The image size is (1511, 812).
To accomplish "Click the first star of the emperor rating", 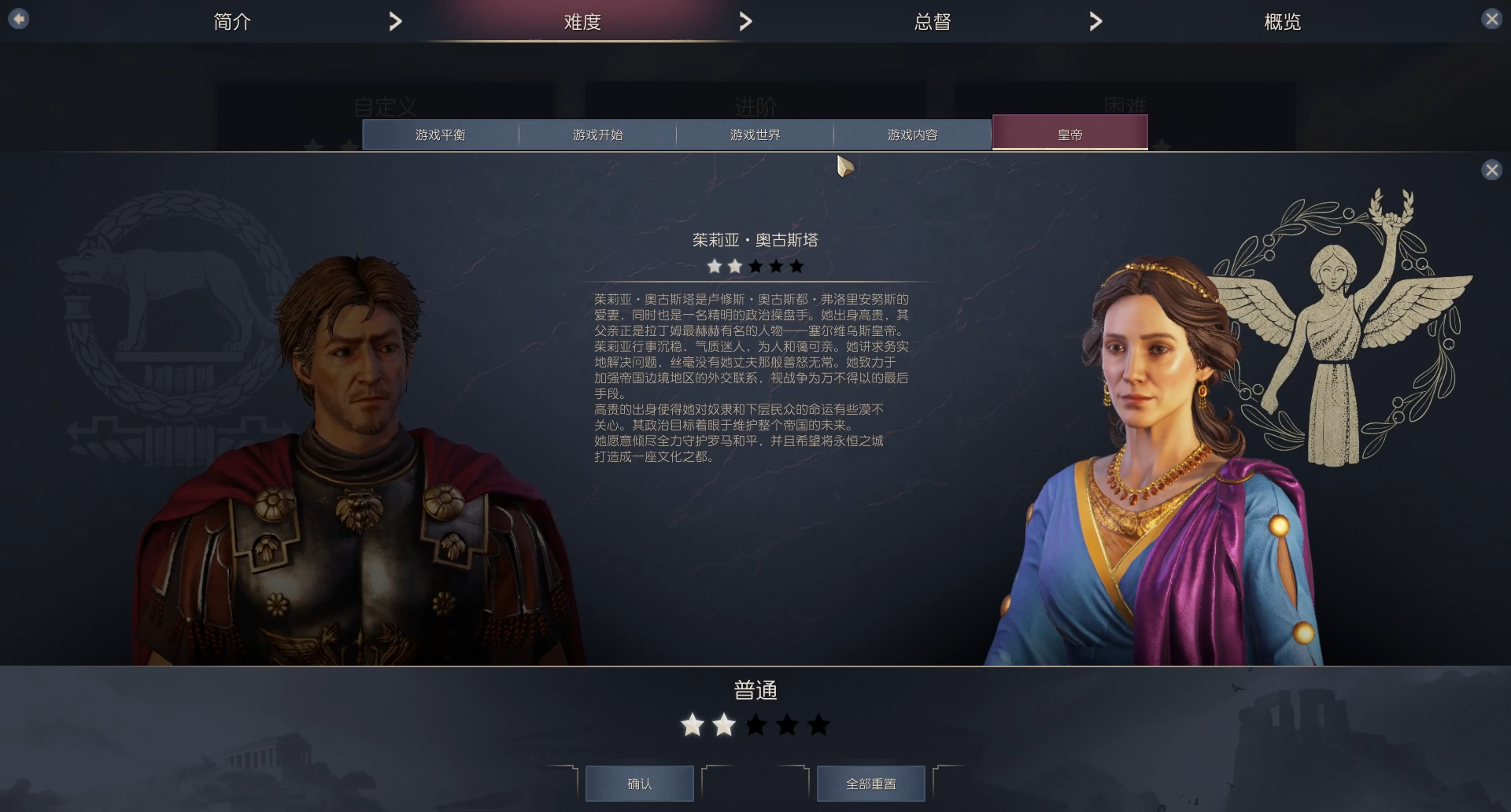I will tap(713, 266).
